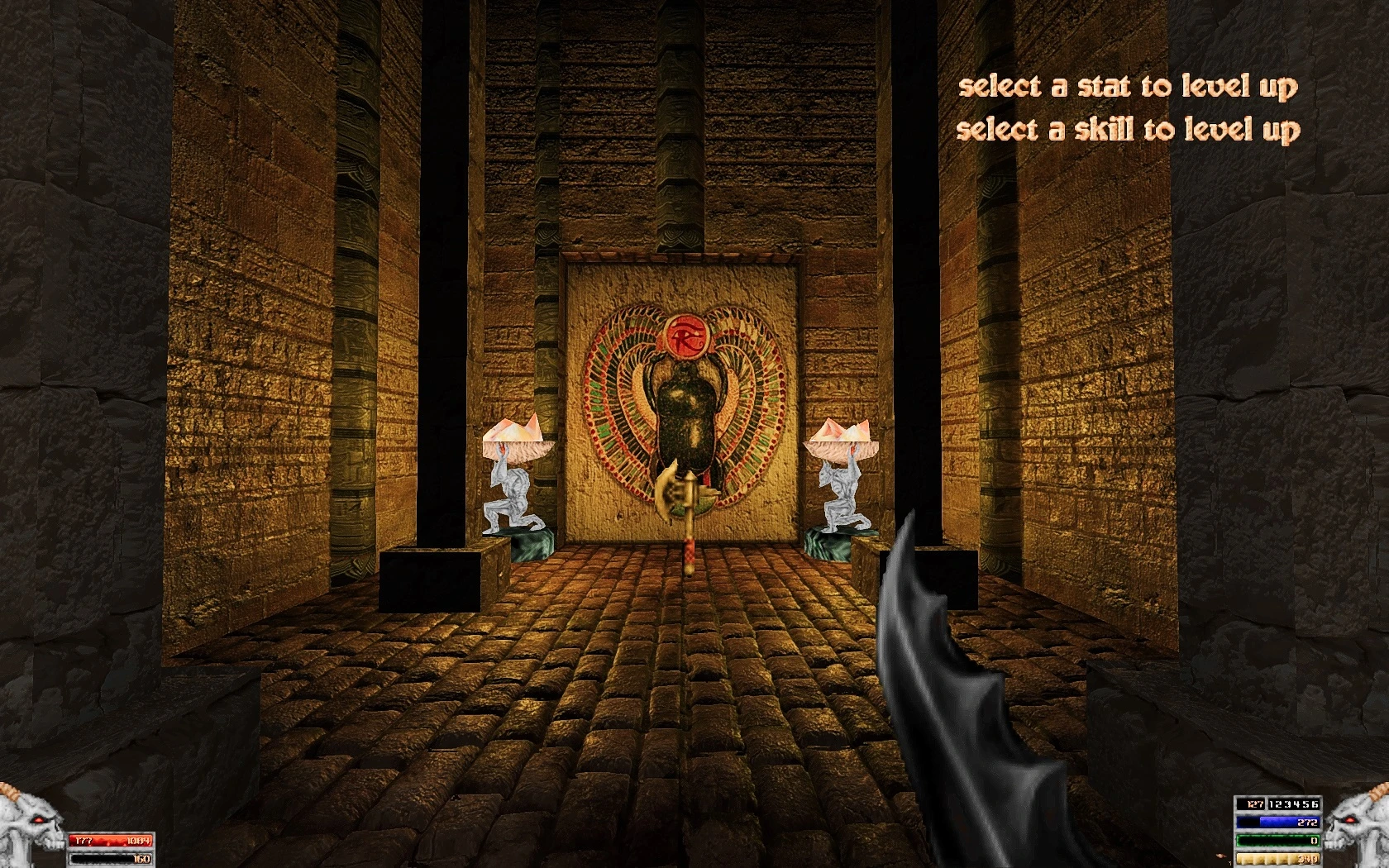Click the gold bar showing 300
Image resolution: width=1389 pixels, height=868 pixels.
pos(1277,858)
